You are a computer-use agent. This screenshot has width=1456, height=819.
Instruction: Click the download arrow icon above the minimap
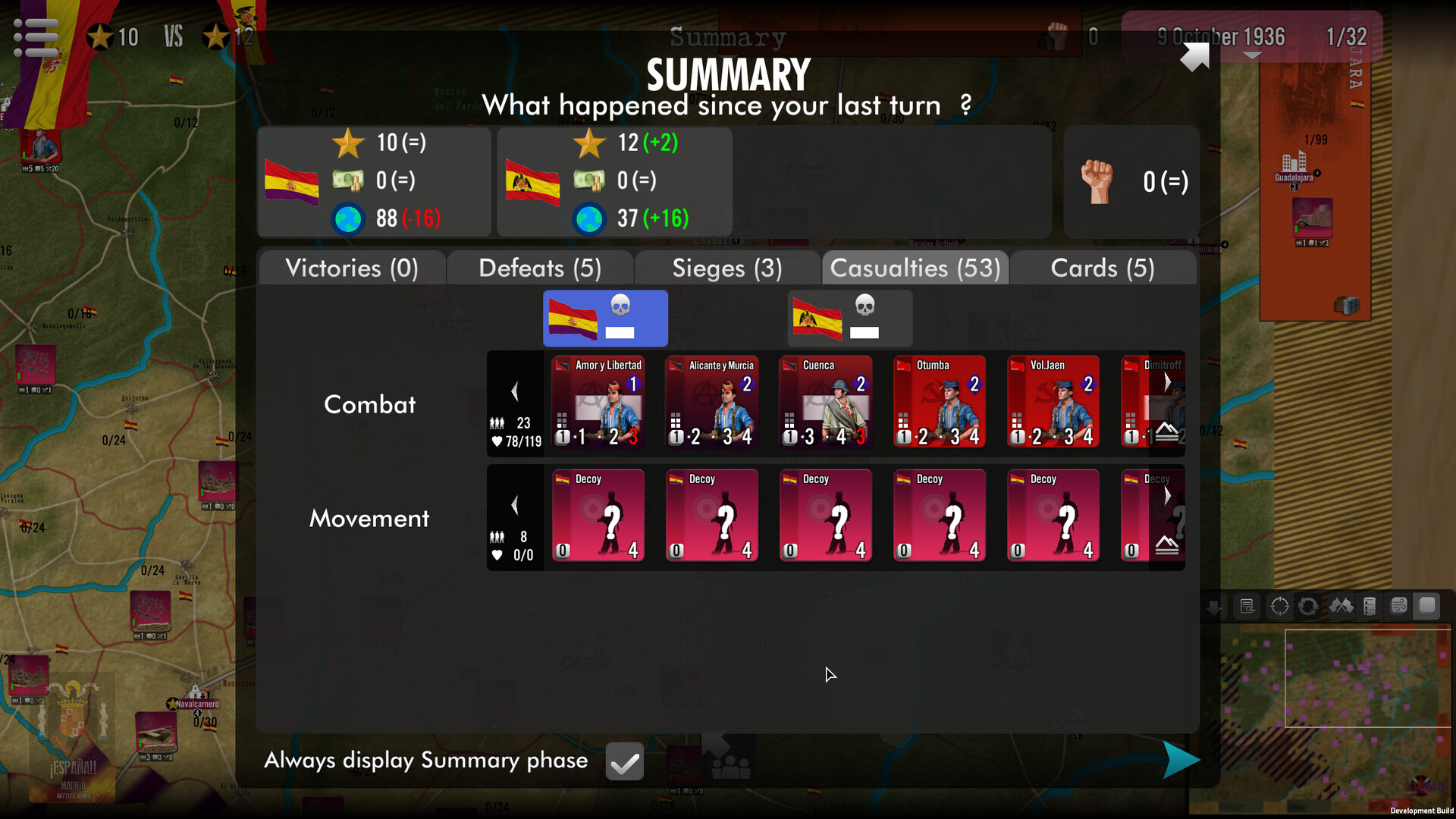[x=1215, y=607]
